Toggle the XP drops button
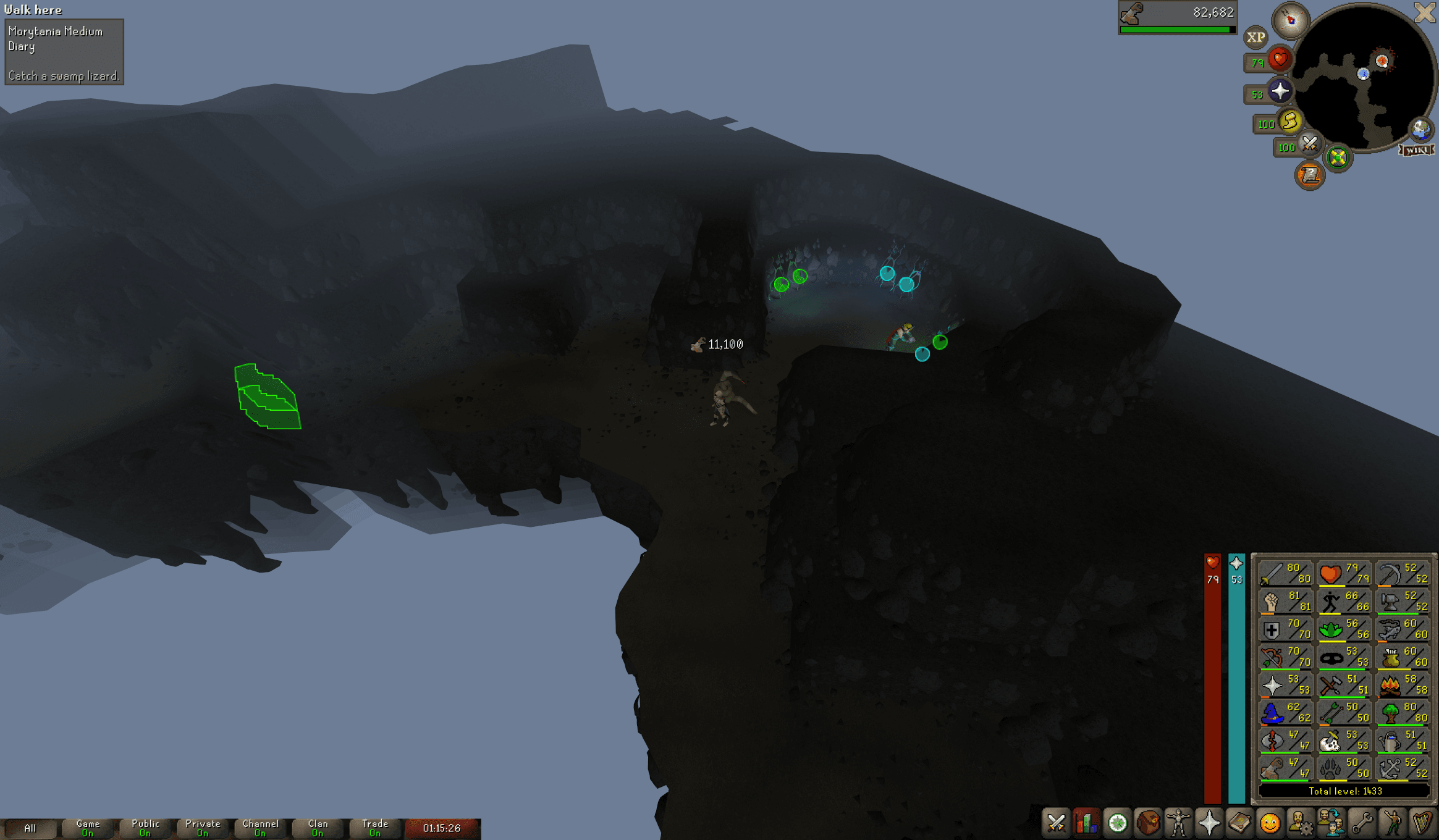This screenshot has width=1439, height=840. (x=1255, y=38)
